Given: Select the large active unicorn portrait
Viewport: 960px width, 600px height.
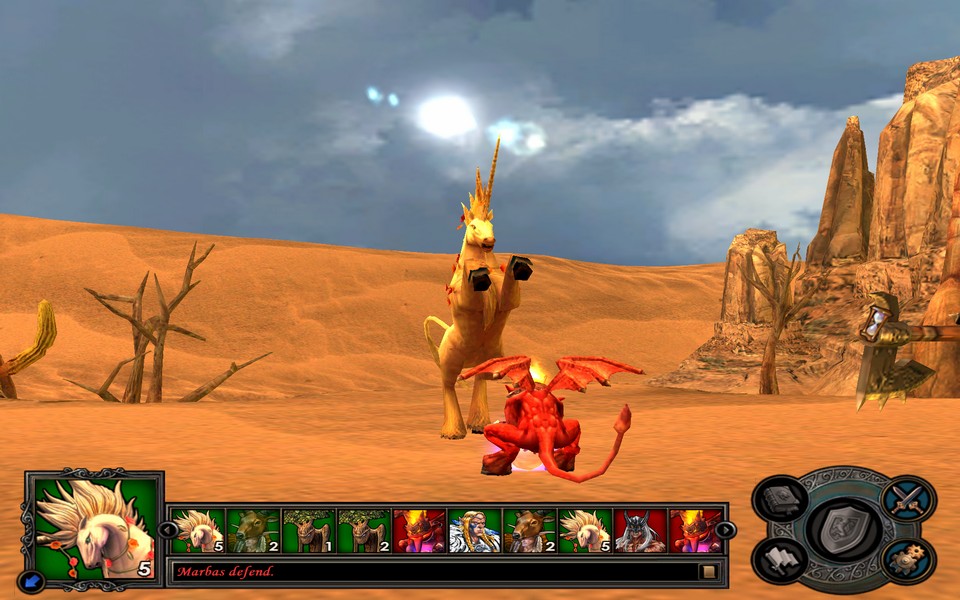Looking at the screenshot, I should tap(95, 528).
